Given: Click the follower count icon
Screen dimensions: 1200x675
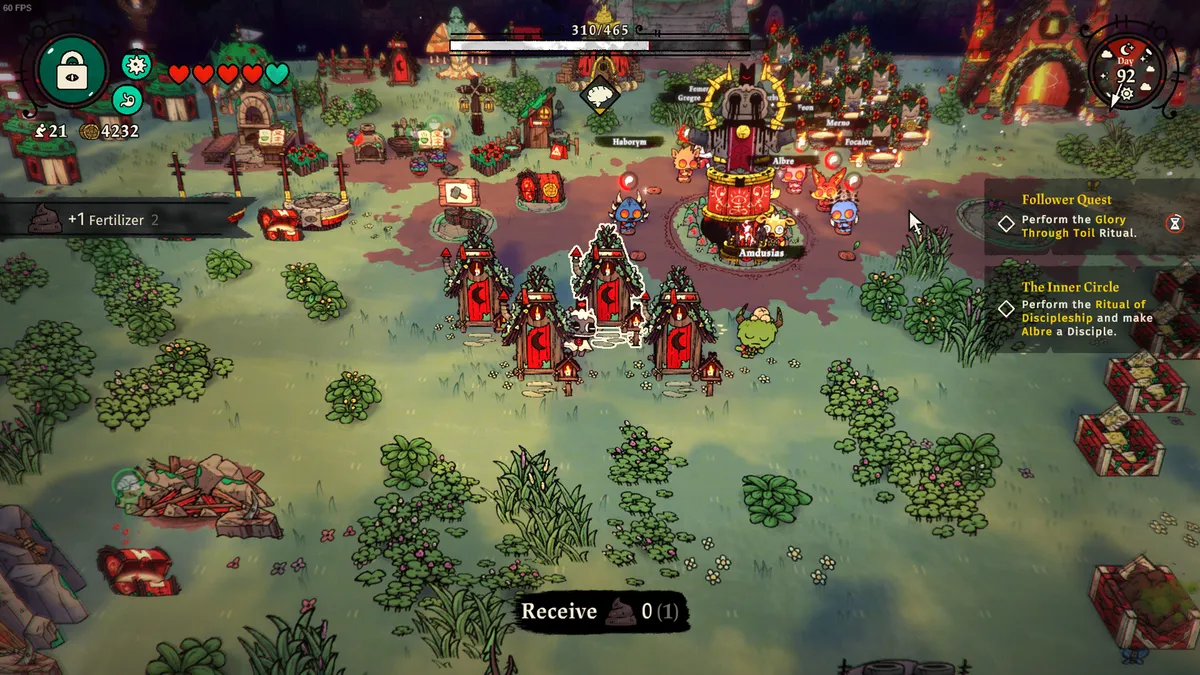Looking at the screenshot, I should coord(39,132).
